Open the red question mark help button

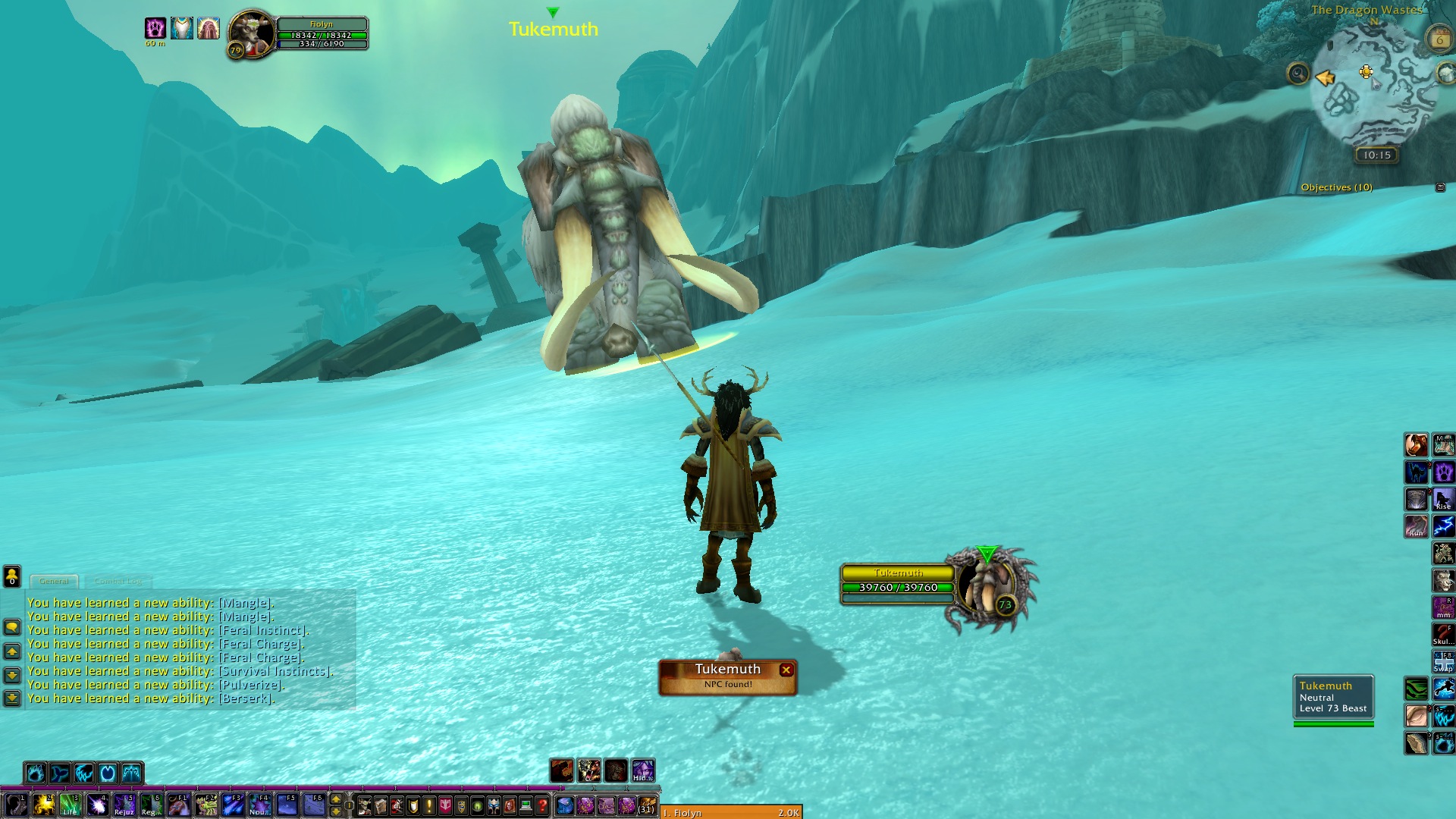(x=541, y=805)
